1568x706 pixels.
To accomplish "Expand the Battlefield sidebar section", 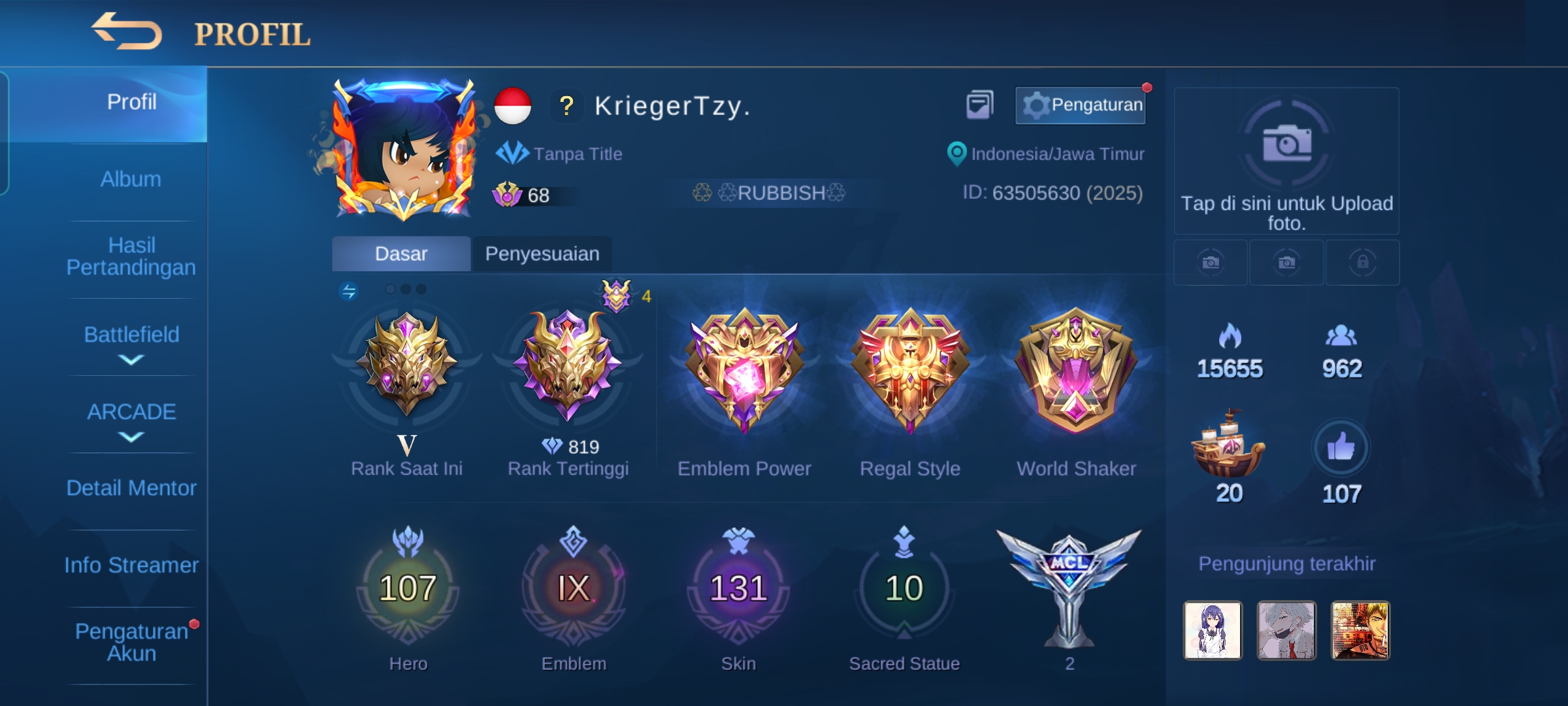I will (x=131, y=335).
